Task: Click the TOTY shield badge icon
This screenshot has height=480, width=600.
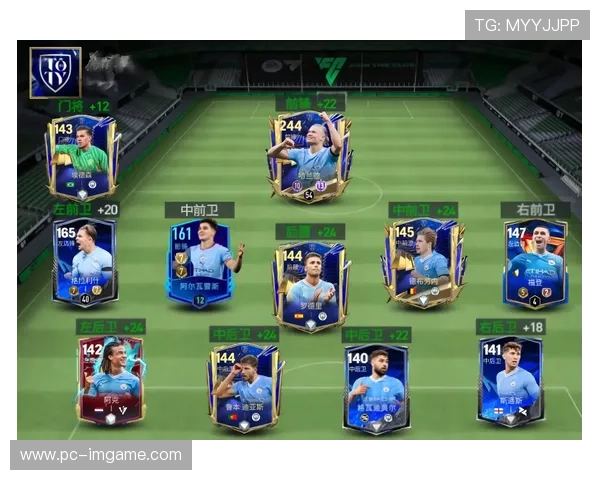Action: 55,72
